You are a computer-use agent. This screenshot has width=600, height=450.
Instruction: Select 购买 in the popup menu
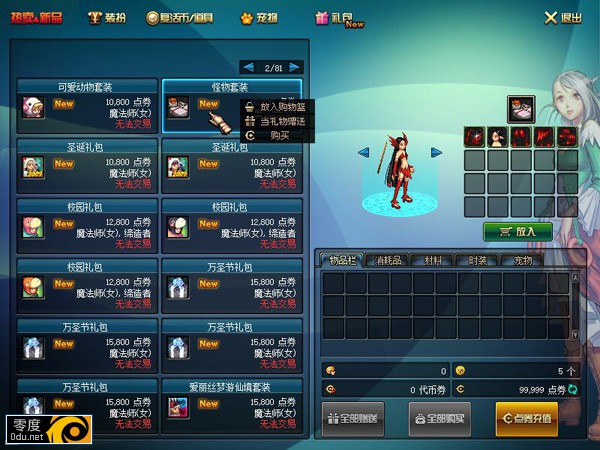[x=279, y=135]
